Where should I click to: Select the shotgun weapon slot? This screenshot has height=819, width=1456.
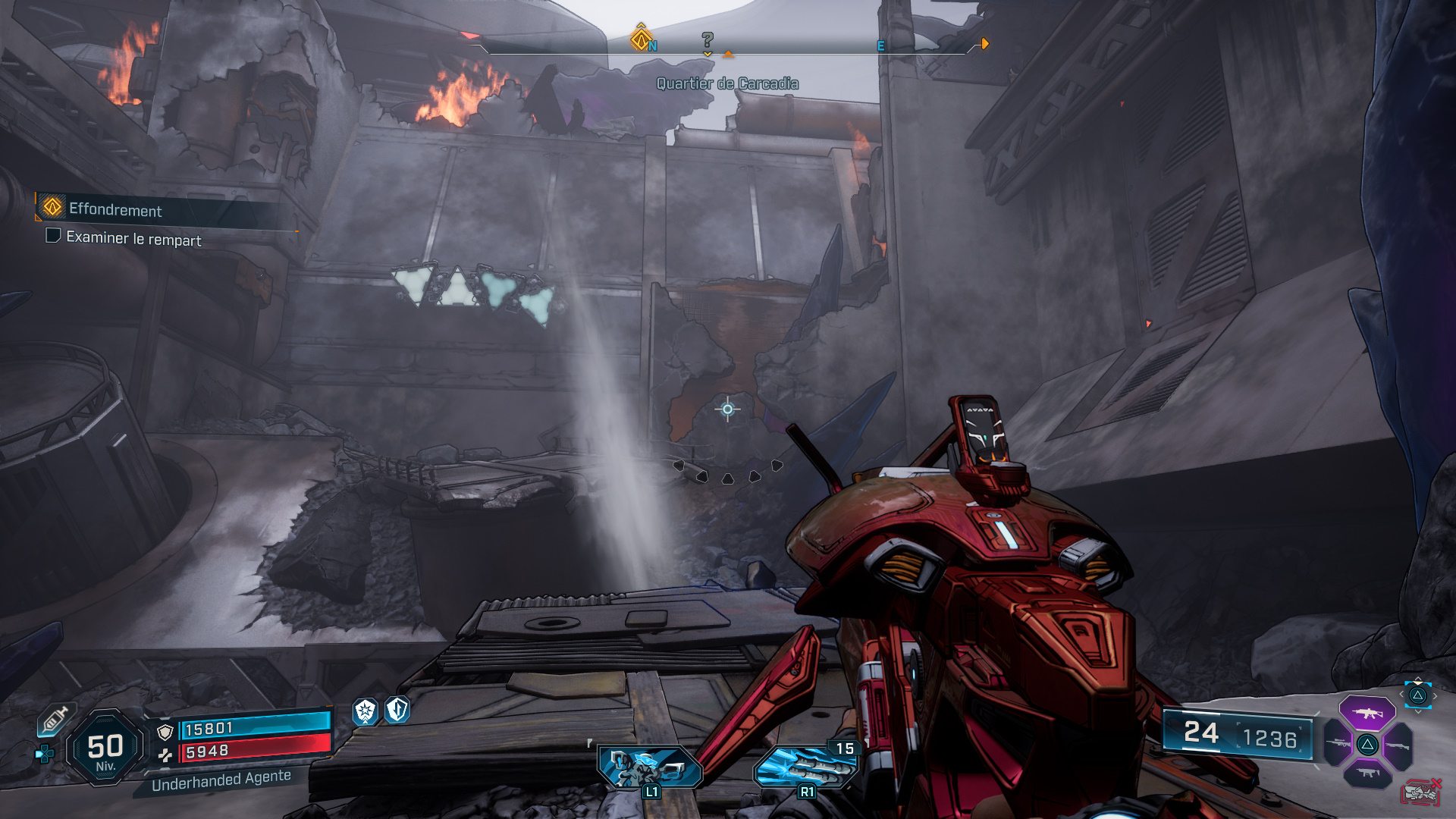pyautogui.click(x=1398, y=745)
